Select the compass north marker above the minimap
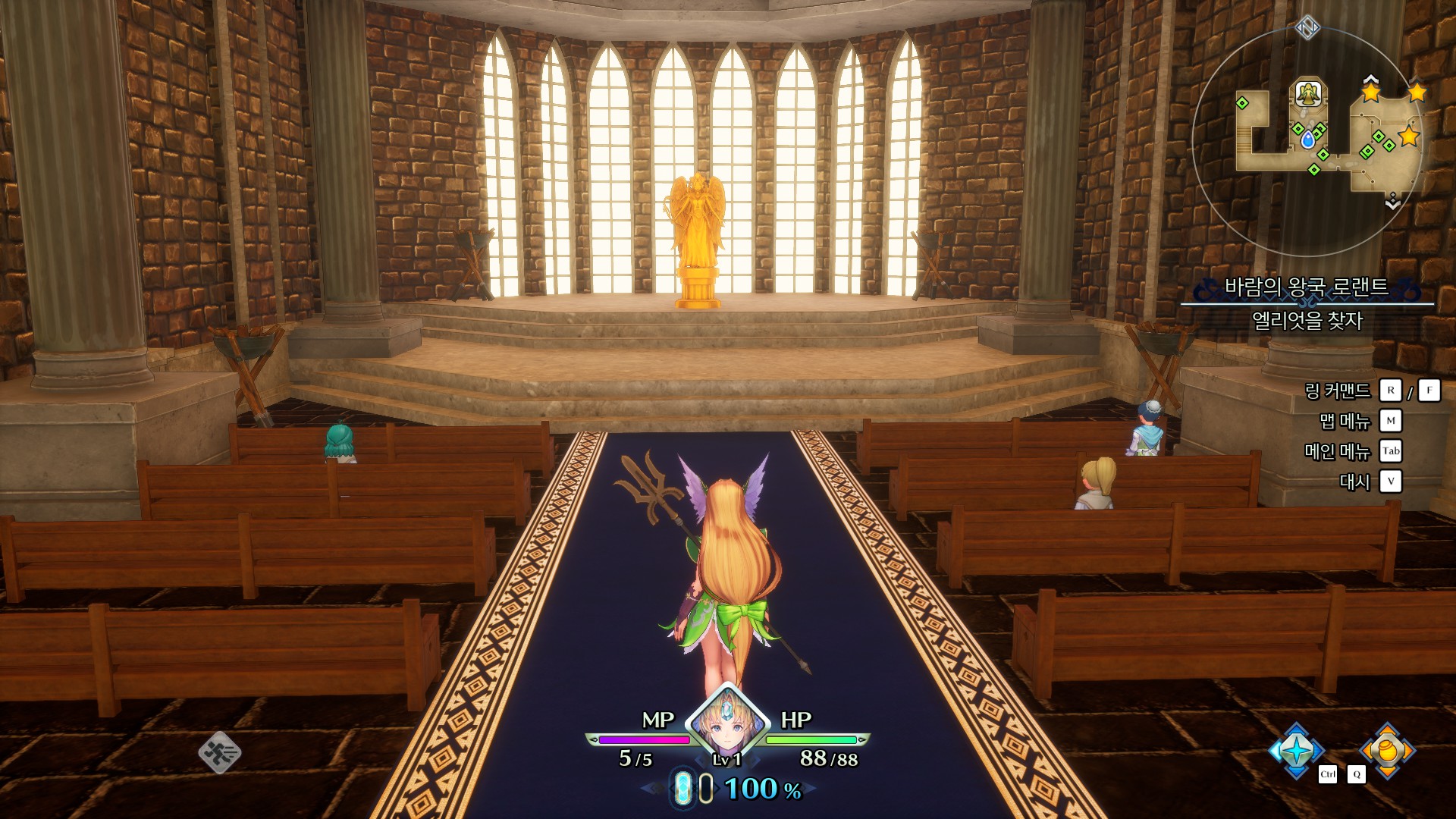 (x=1307, y=28)
